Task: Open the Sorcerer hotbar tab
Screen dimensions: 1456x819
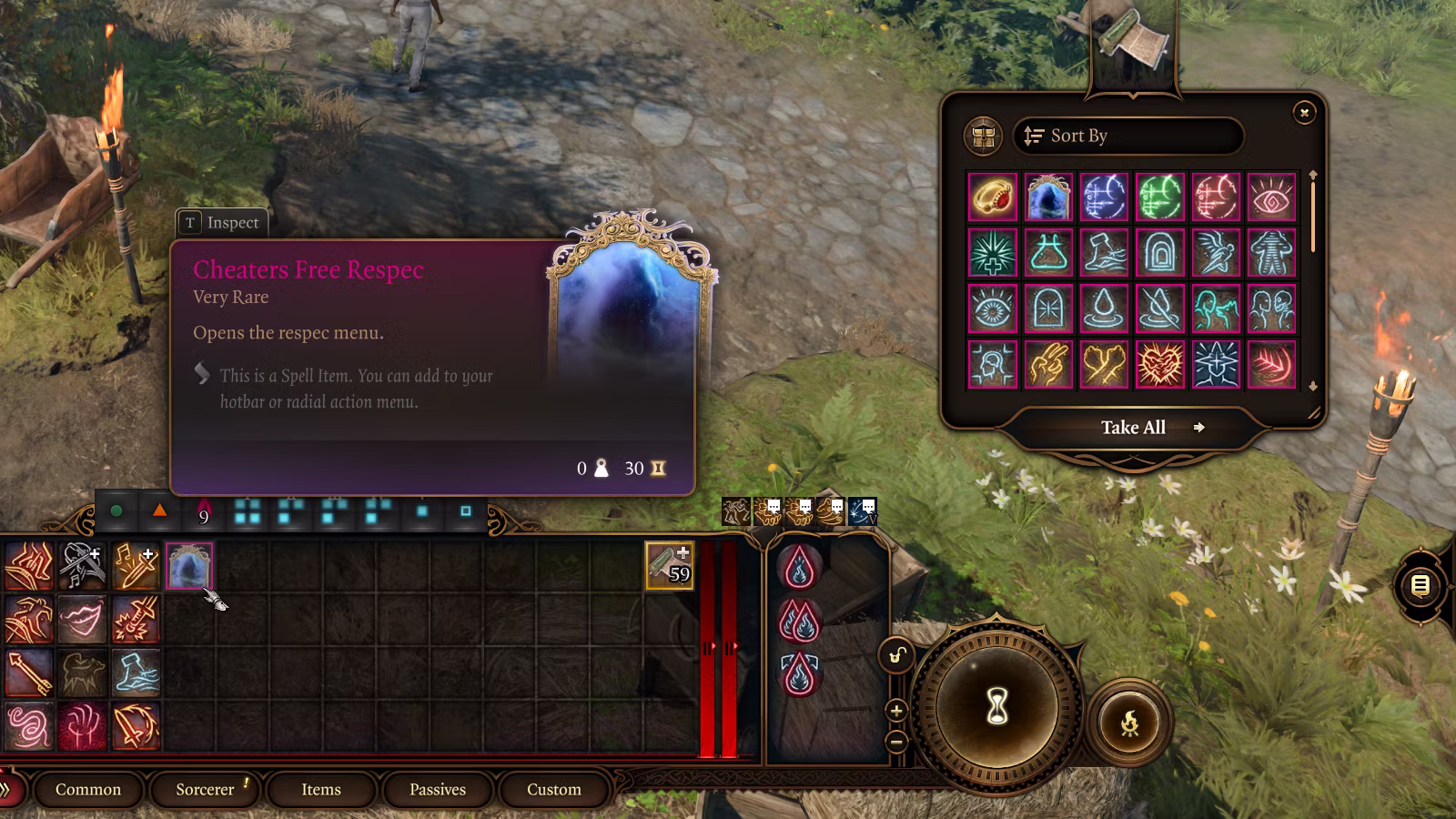Action: 206,790
